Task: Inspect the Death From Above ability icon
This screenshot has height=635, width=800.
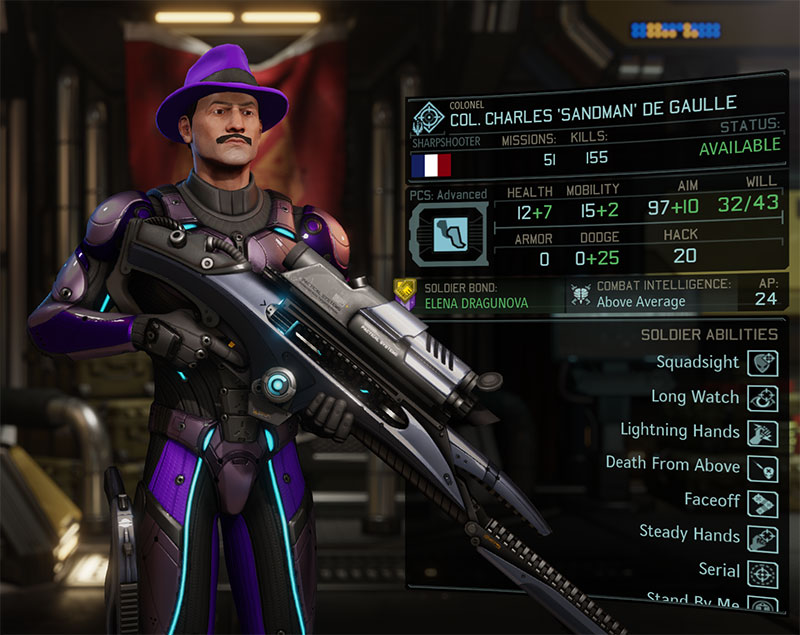Action: coord(763,467)
